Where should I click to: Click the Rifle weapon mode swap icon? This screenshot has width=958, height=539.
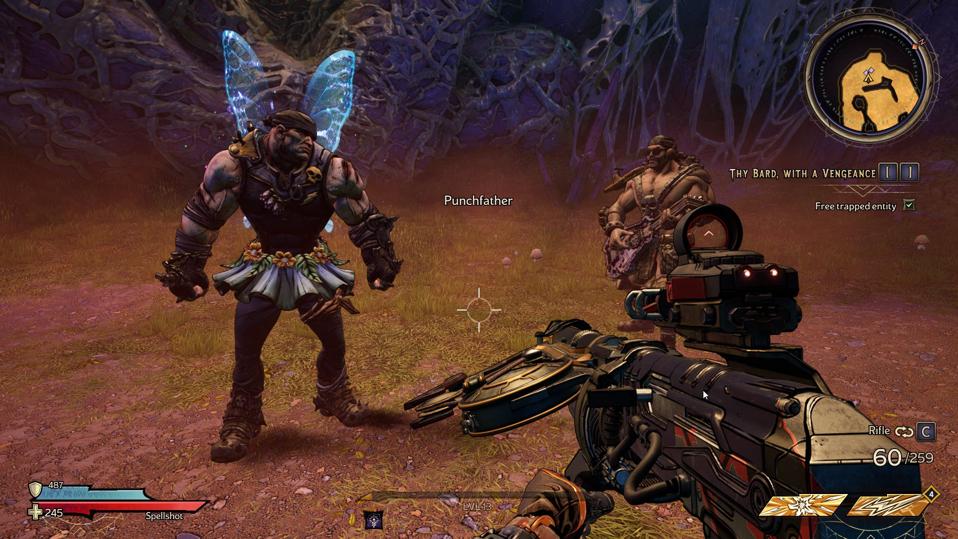[x=904, y=432]
